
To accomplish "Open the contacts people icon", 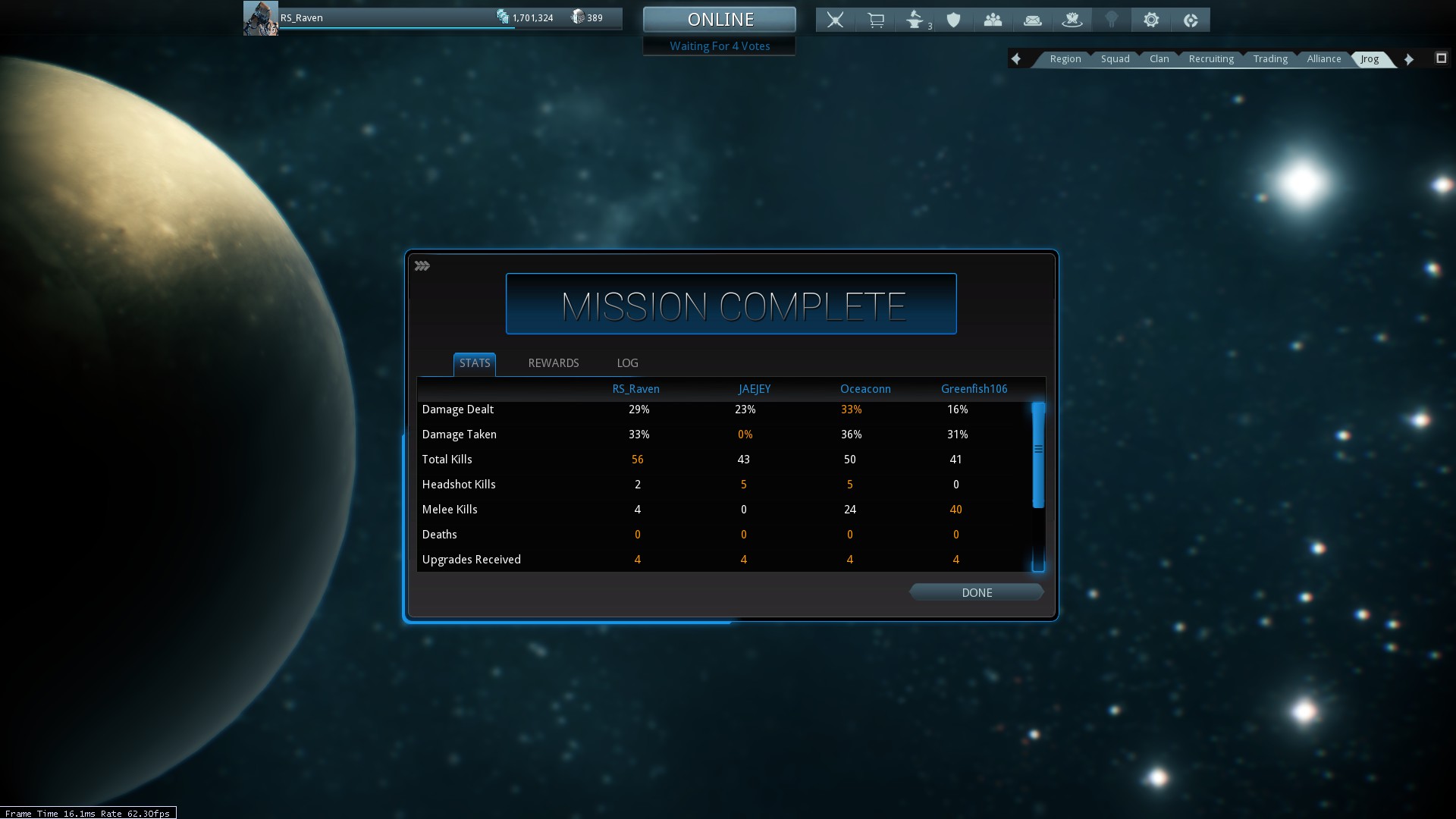I will (x=993, y=20).
